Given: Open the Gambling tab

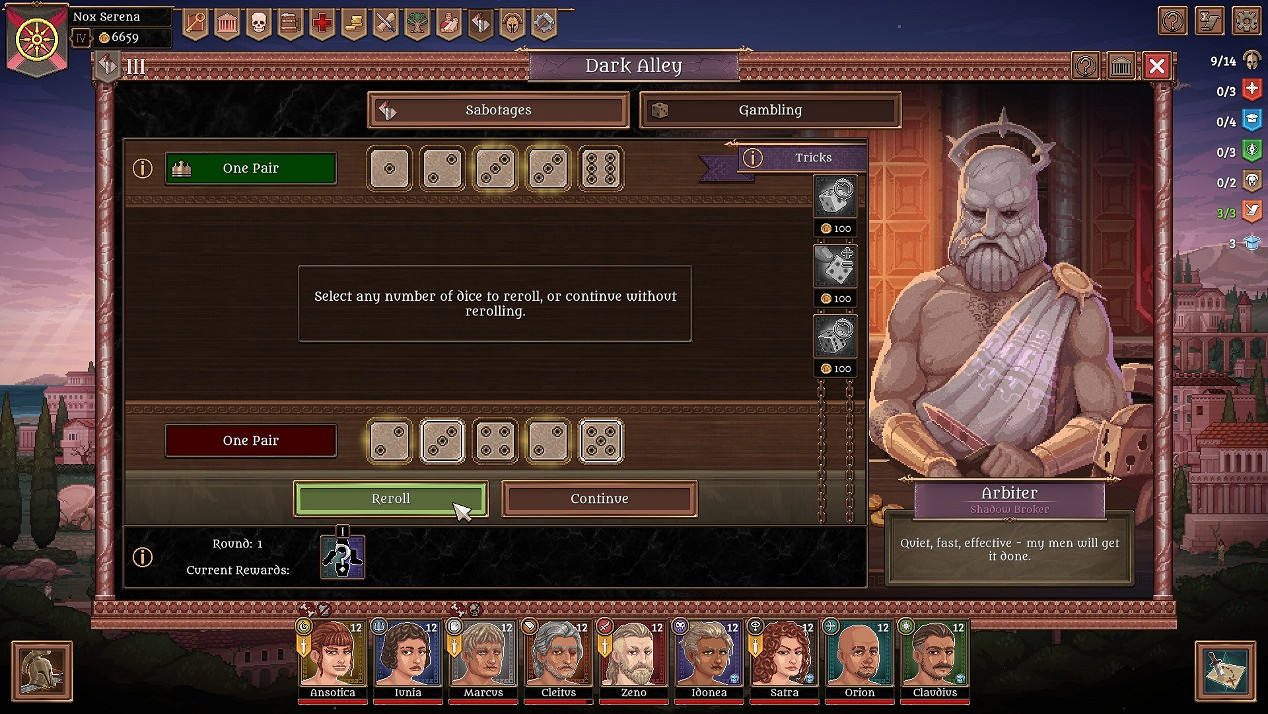Looking at the screenshot, I should [770, 110].
